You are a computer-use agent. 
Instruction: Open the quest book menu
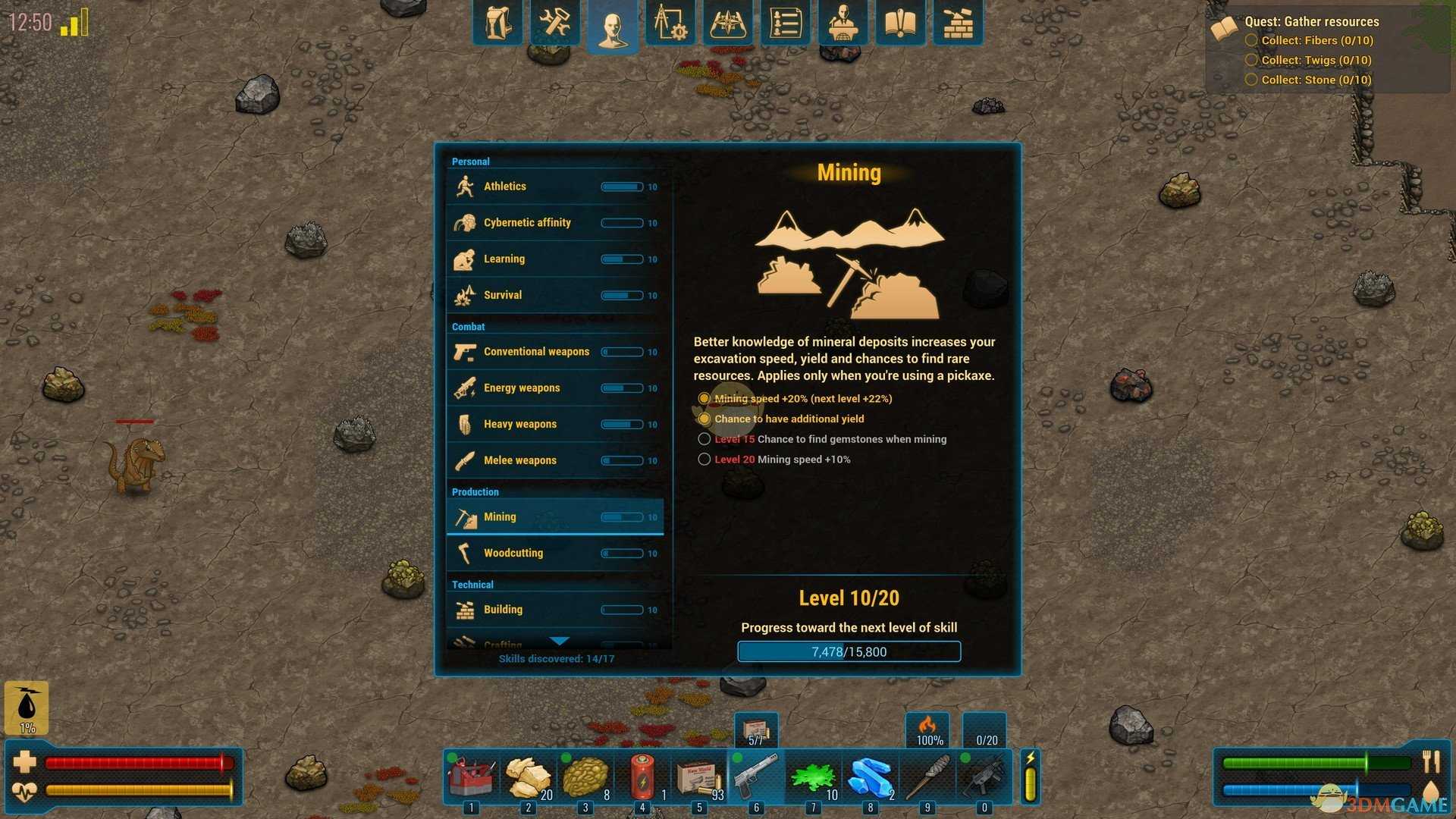coord(901,24)
